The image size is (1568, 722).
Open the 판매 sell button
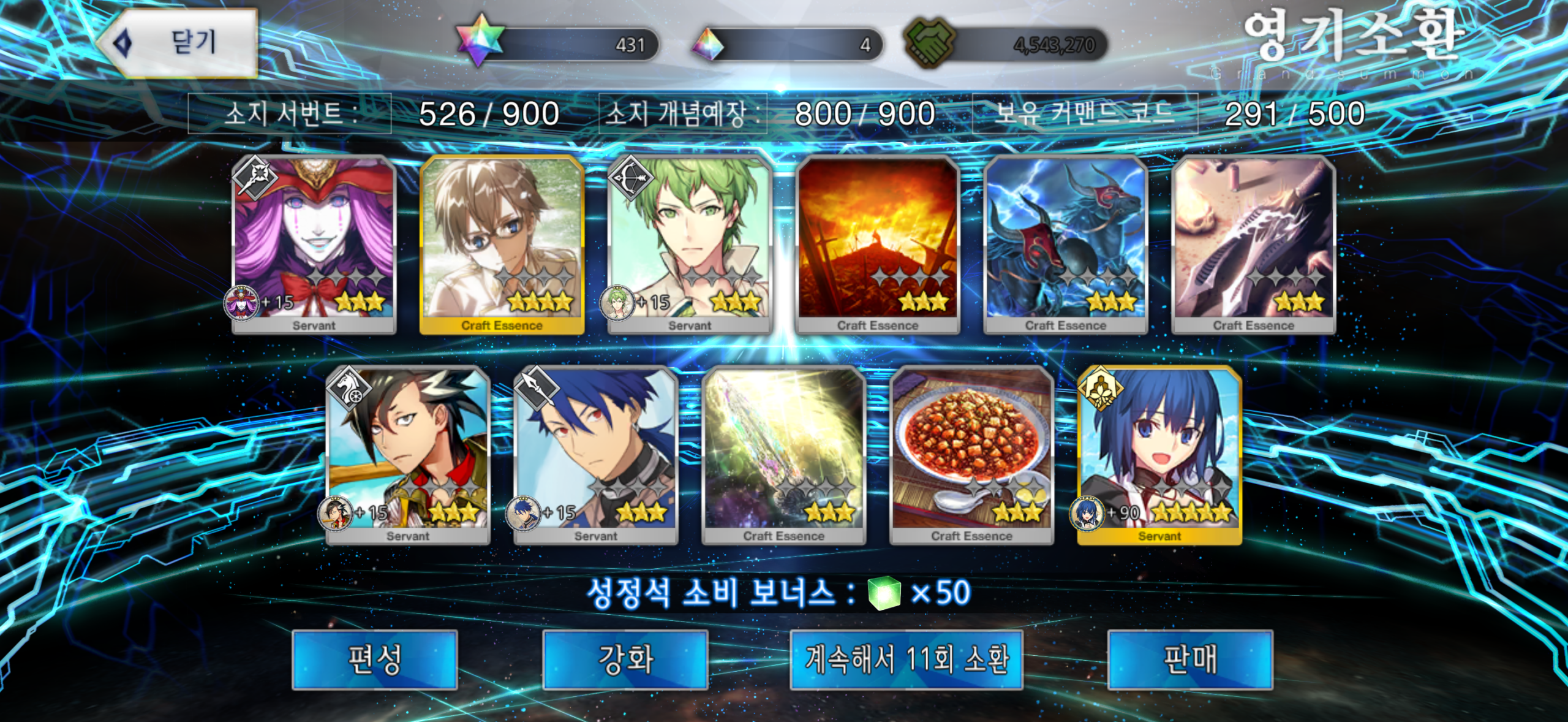coord(1189,659)
